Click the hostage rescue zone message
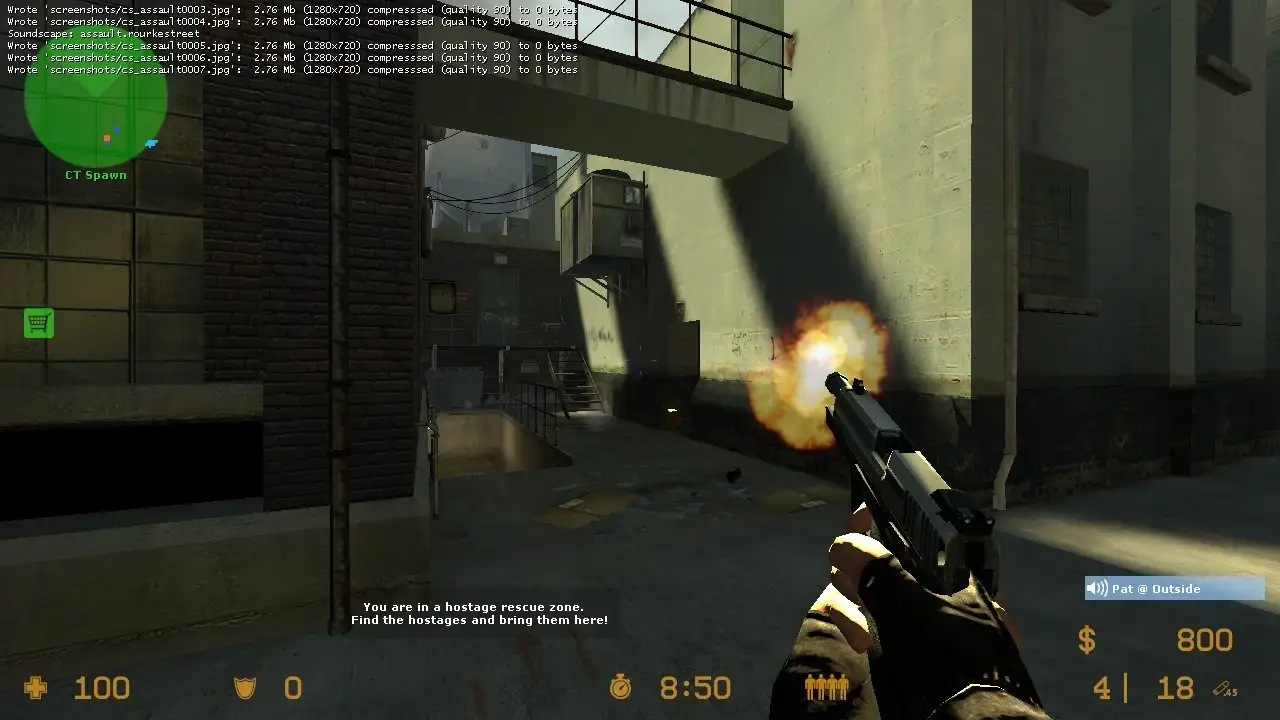1280x720 pixels. pos(475,613)
